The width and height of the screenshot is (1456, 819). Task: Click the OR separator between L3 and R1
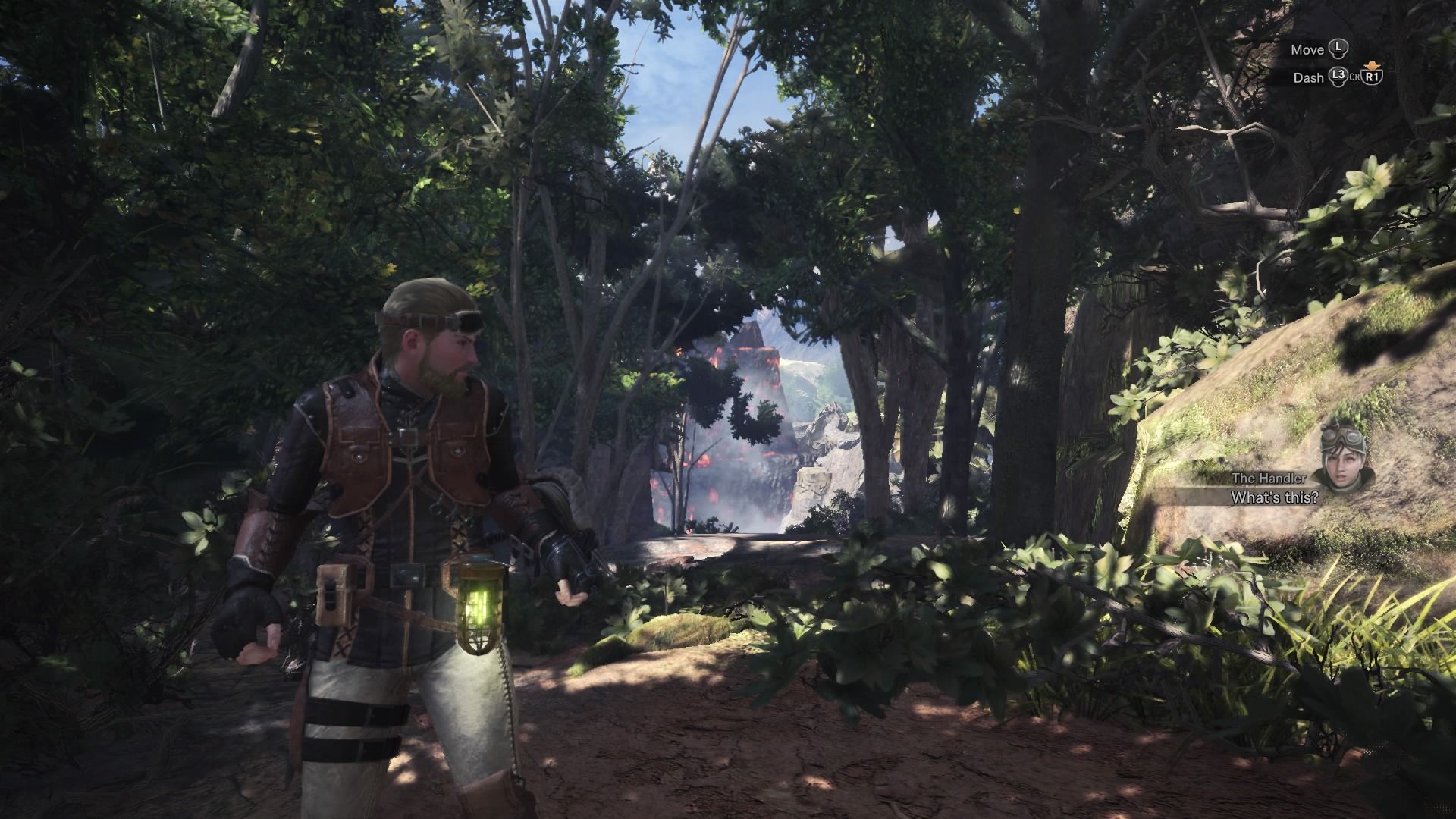click(1356, 79)
